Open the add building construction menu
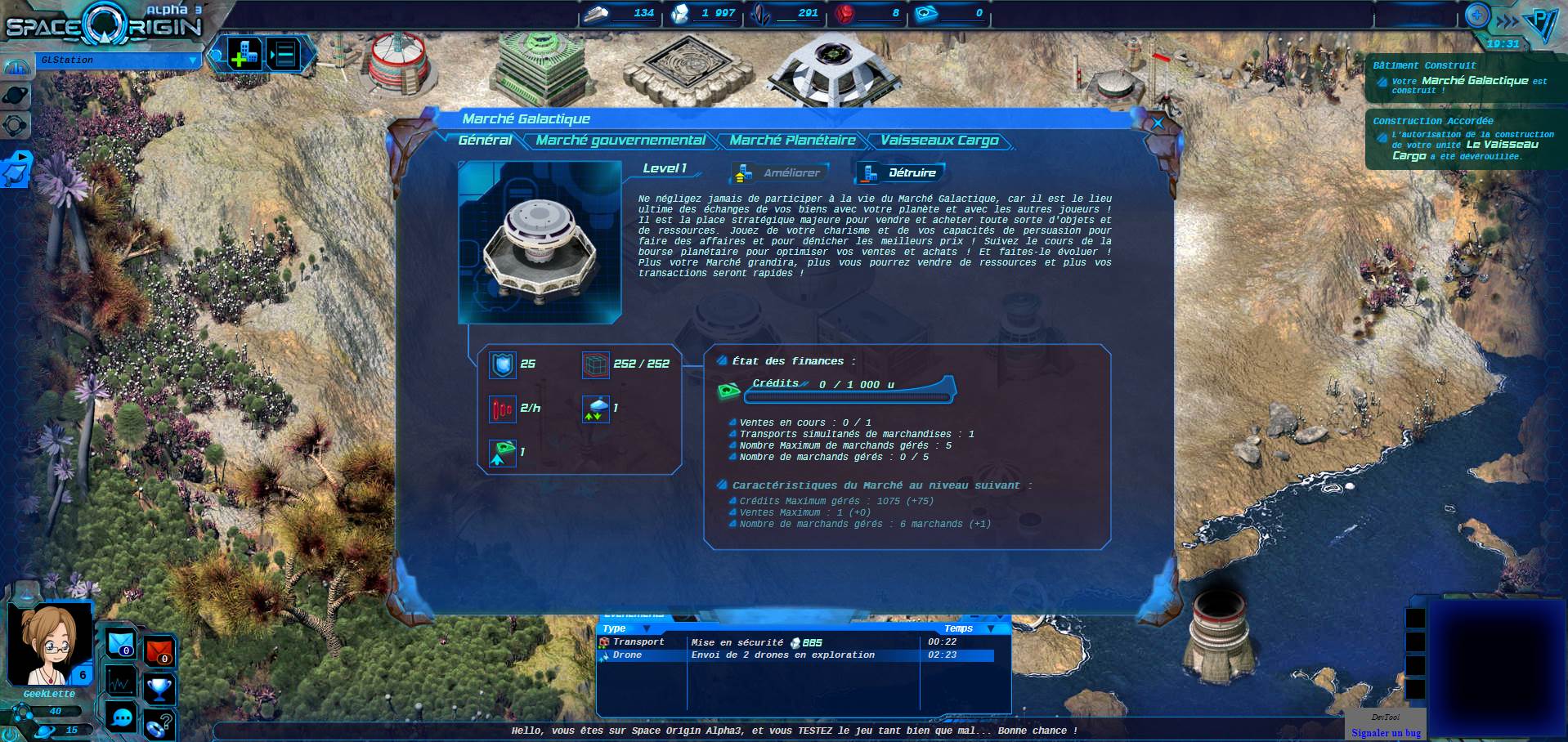 (244, 55)
